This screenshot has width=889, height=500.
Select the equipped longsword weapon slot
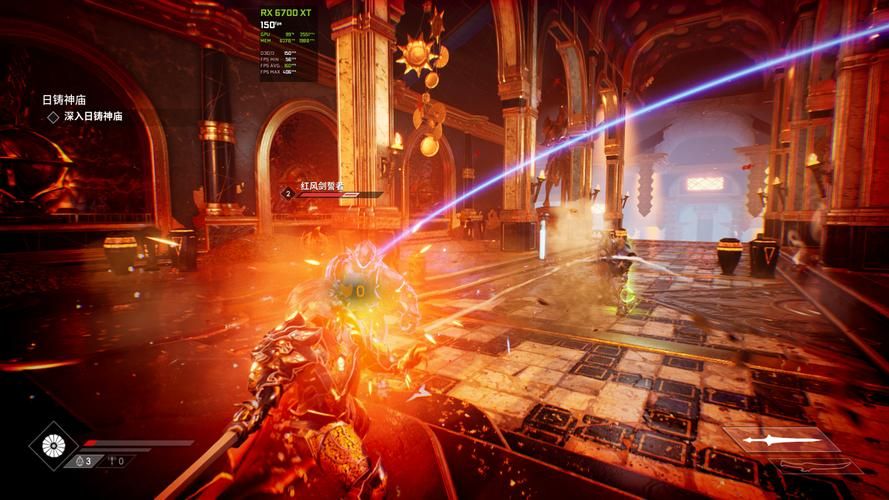coord(781,440)
